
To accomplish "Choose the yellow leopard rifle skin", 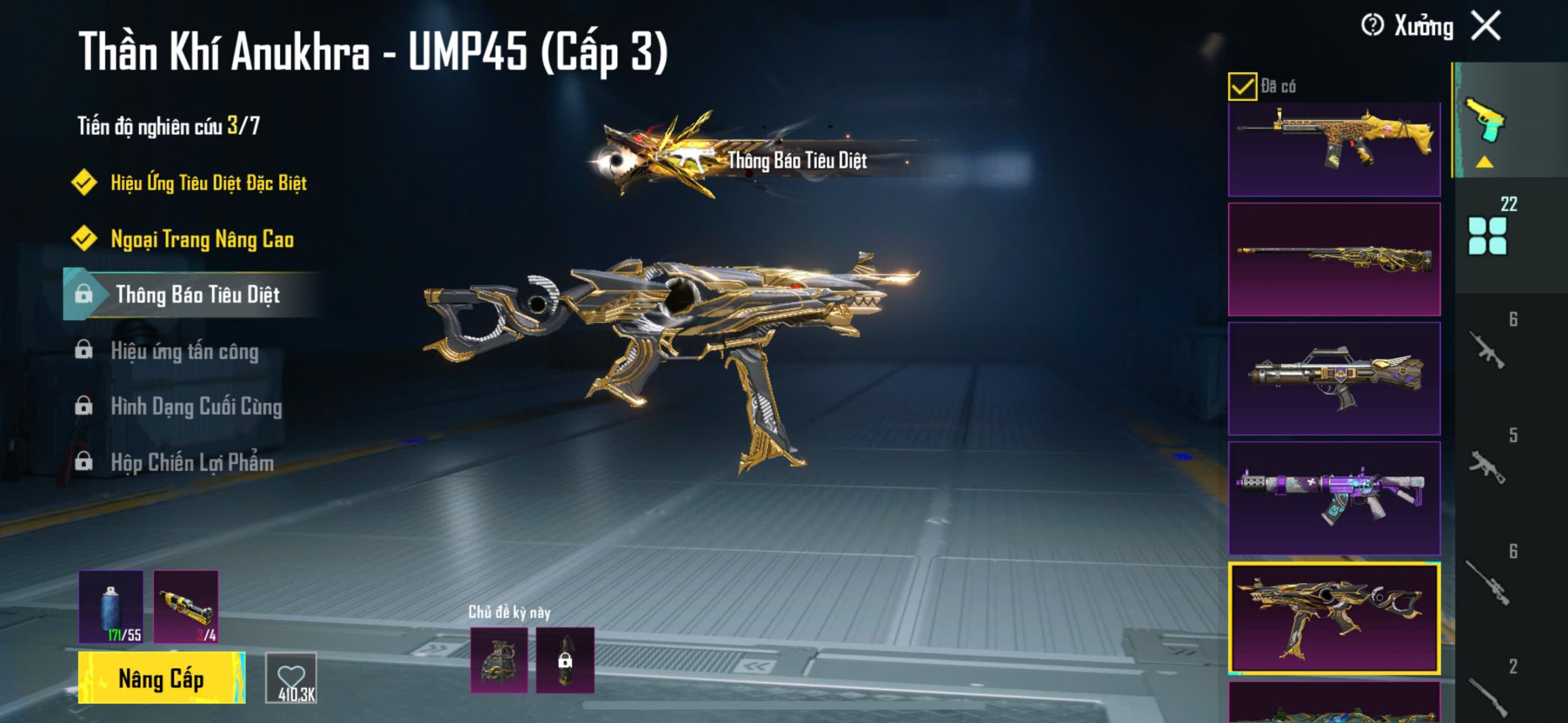I will point(1334,148).
